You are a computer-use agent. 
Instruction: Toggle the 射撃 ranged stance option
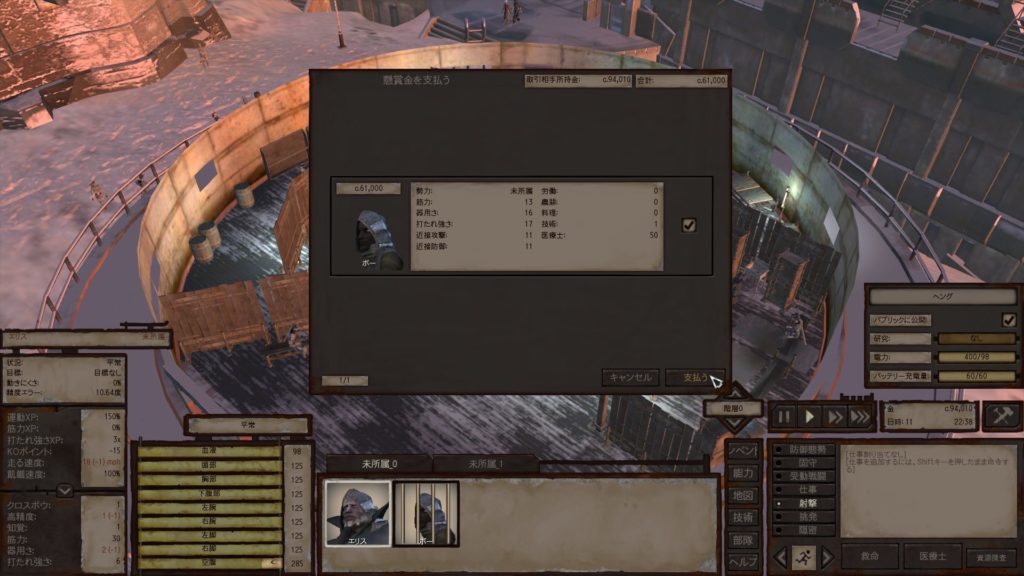click(x=806, y=505)
